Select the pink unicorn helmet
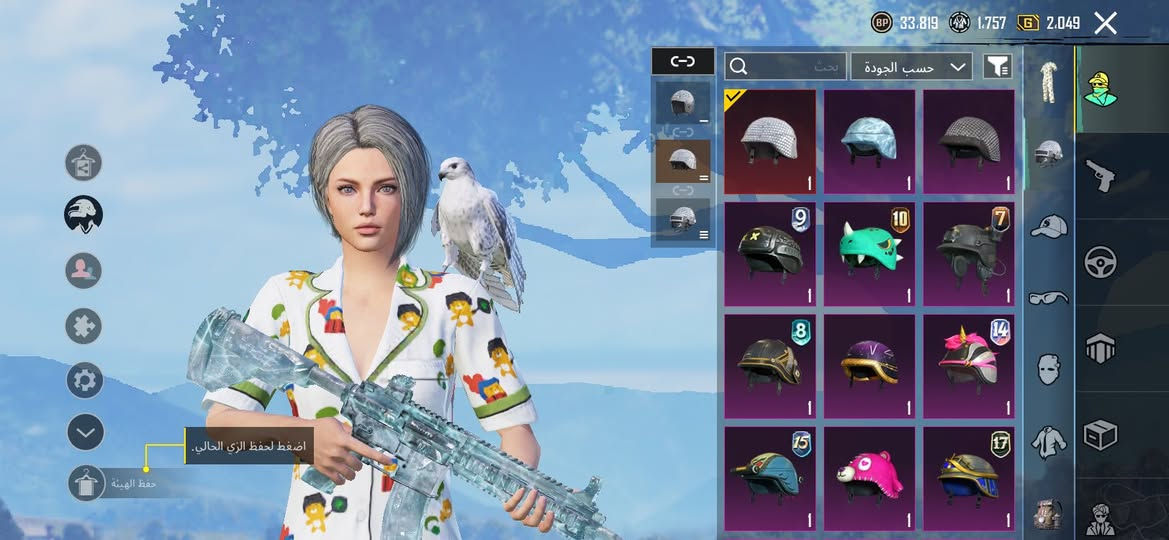The image size is (1169, 540). coord(968,366)
